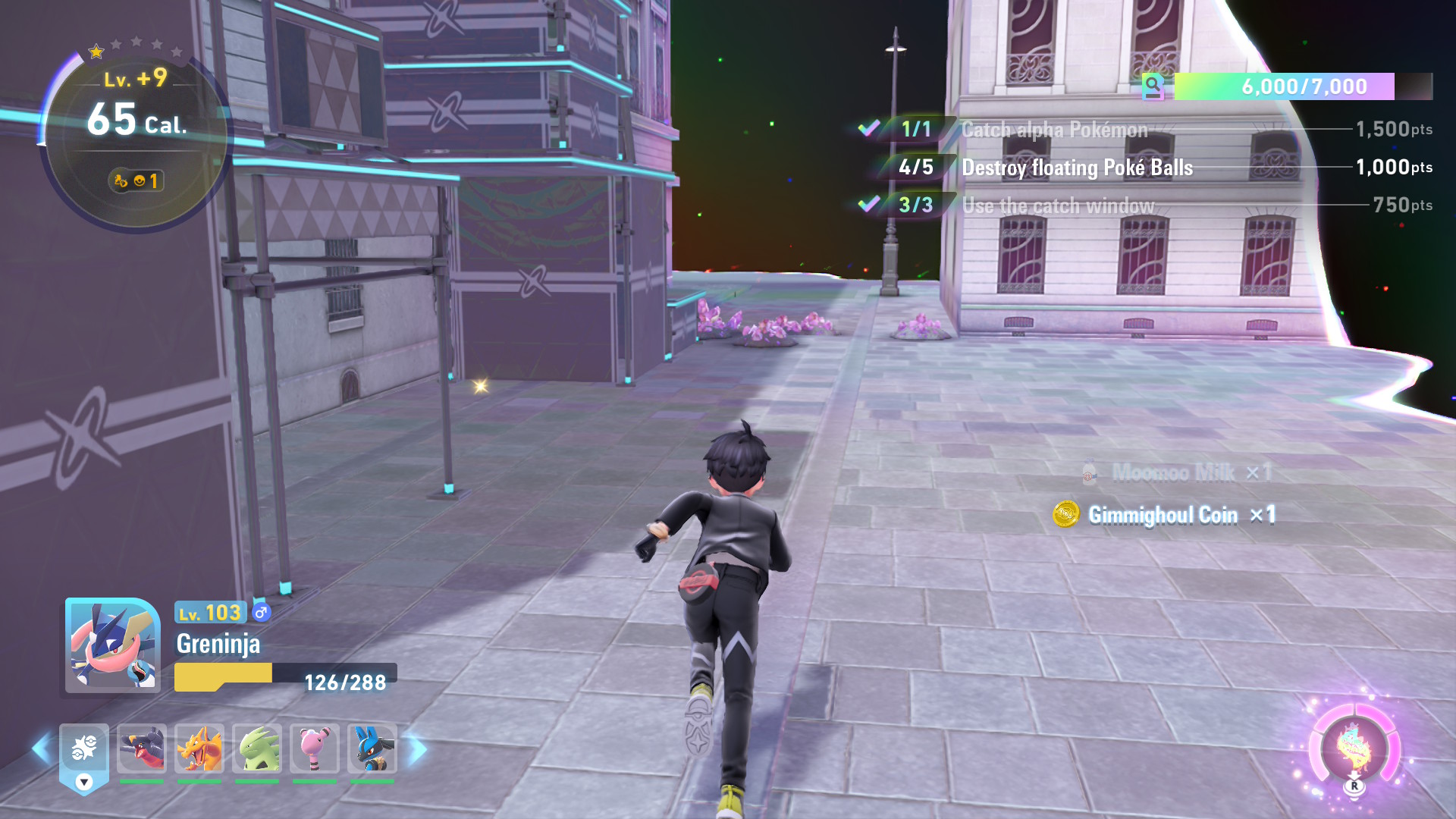Click the right arrow beside the party bar

pos(417,749)
